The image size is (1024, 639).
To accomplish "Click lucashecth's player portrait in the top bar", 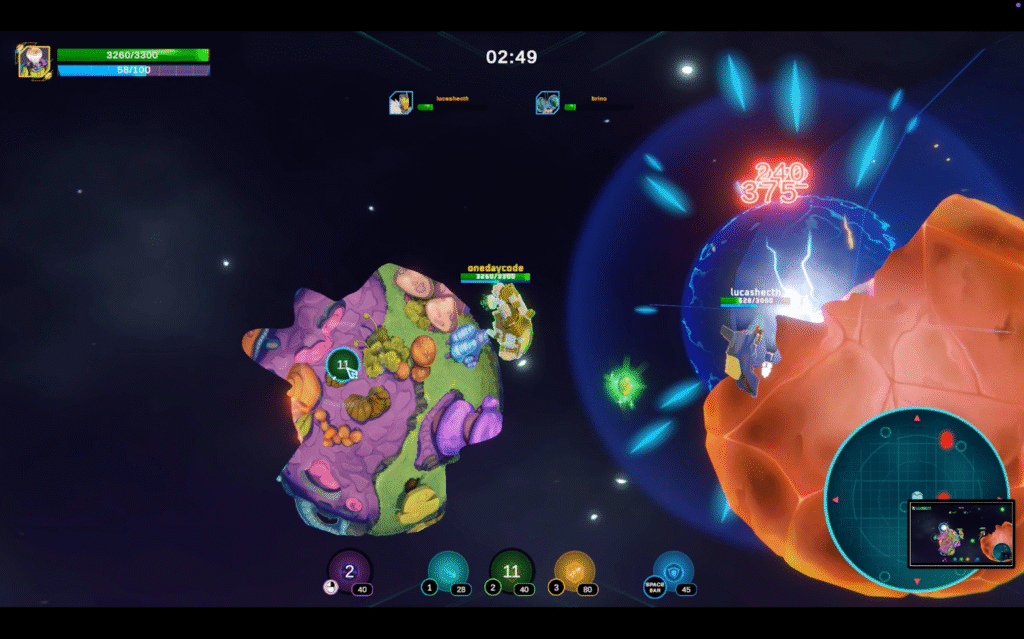I will (x=401, y=102).
